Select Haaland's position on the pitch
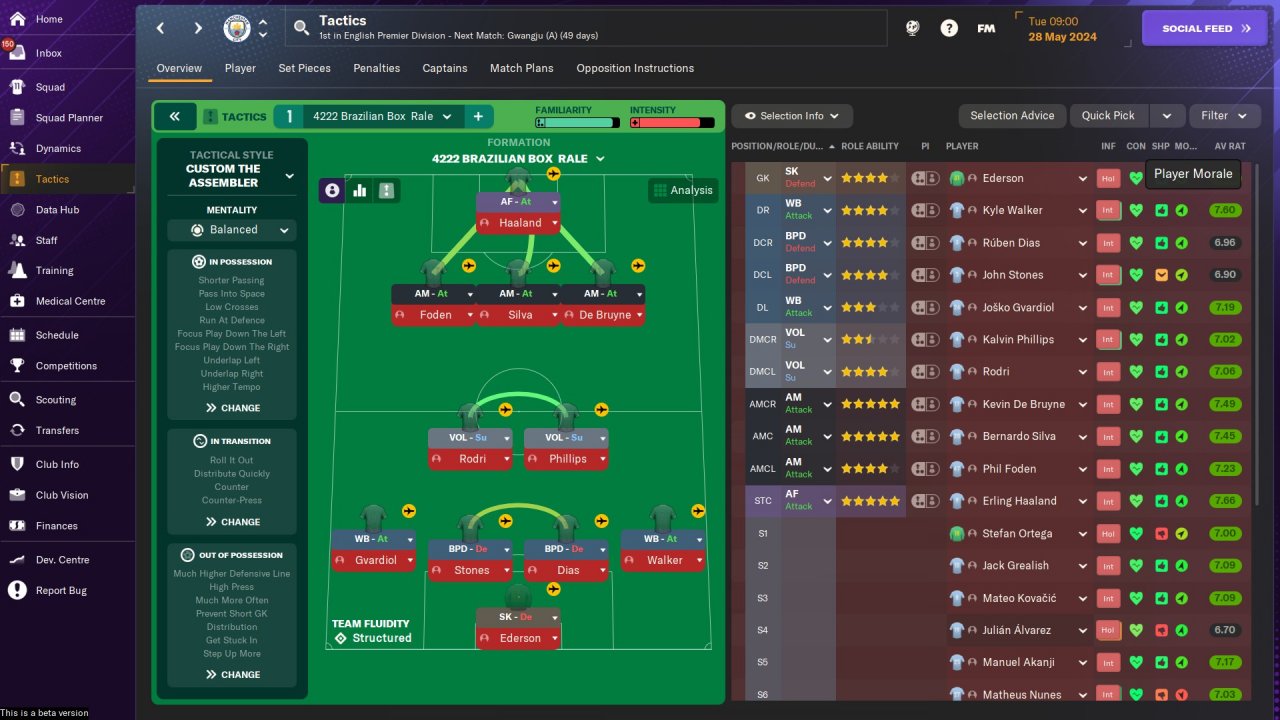 [518, 223]
